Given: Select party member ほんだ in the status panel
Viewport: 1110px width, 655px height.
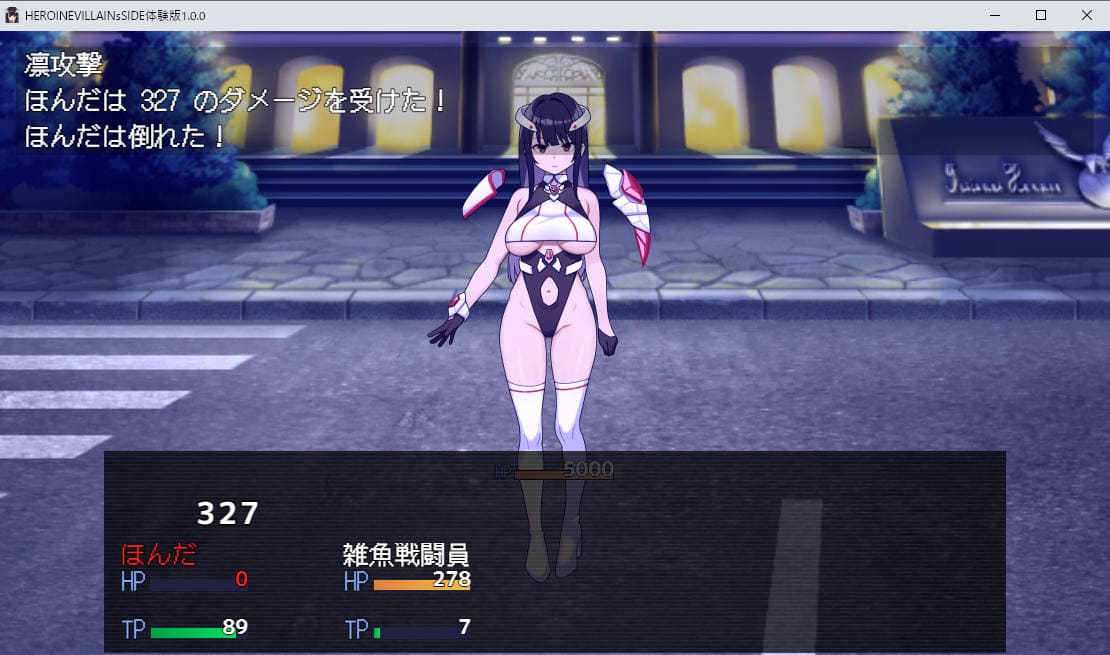Looking at the screenshot, I should pos(159,554).
